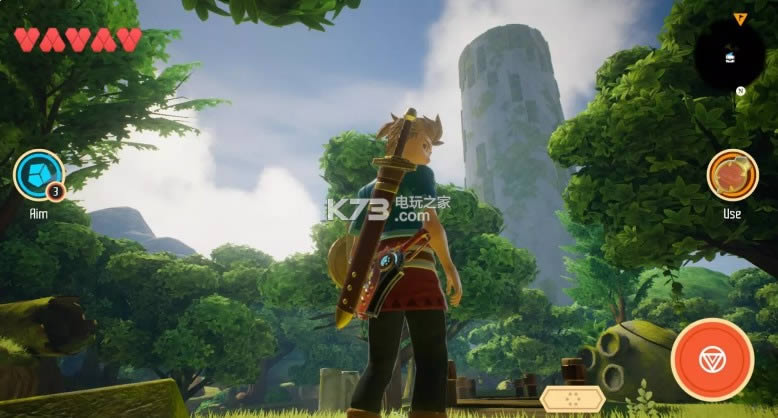Activate the Use item button
The image size is (778, 418).
pyautogui.click(x=732, y=175)
